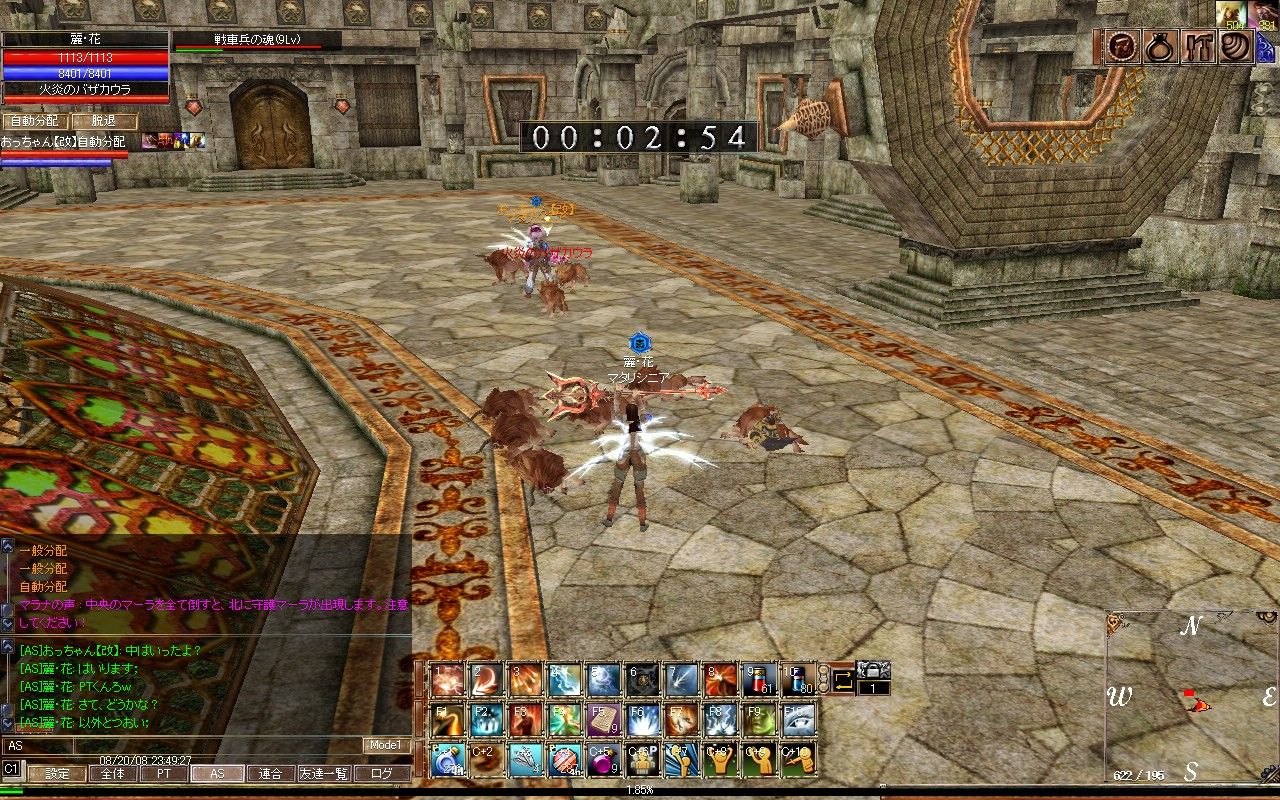The image size is (1280, 800).
Task: Toggle the Mode1 chat mode button
Action: 386,745
